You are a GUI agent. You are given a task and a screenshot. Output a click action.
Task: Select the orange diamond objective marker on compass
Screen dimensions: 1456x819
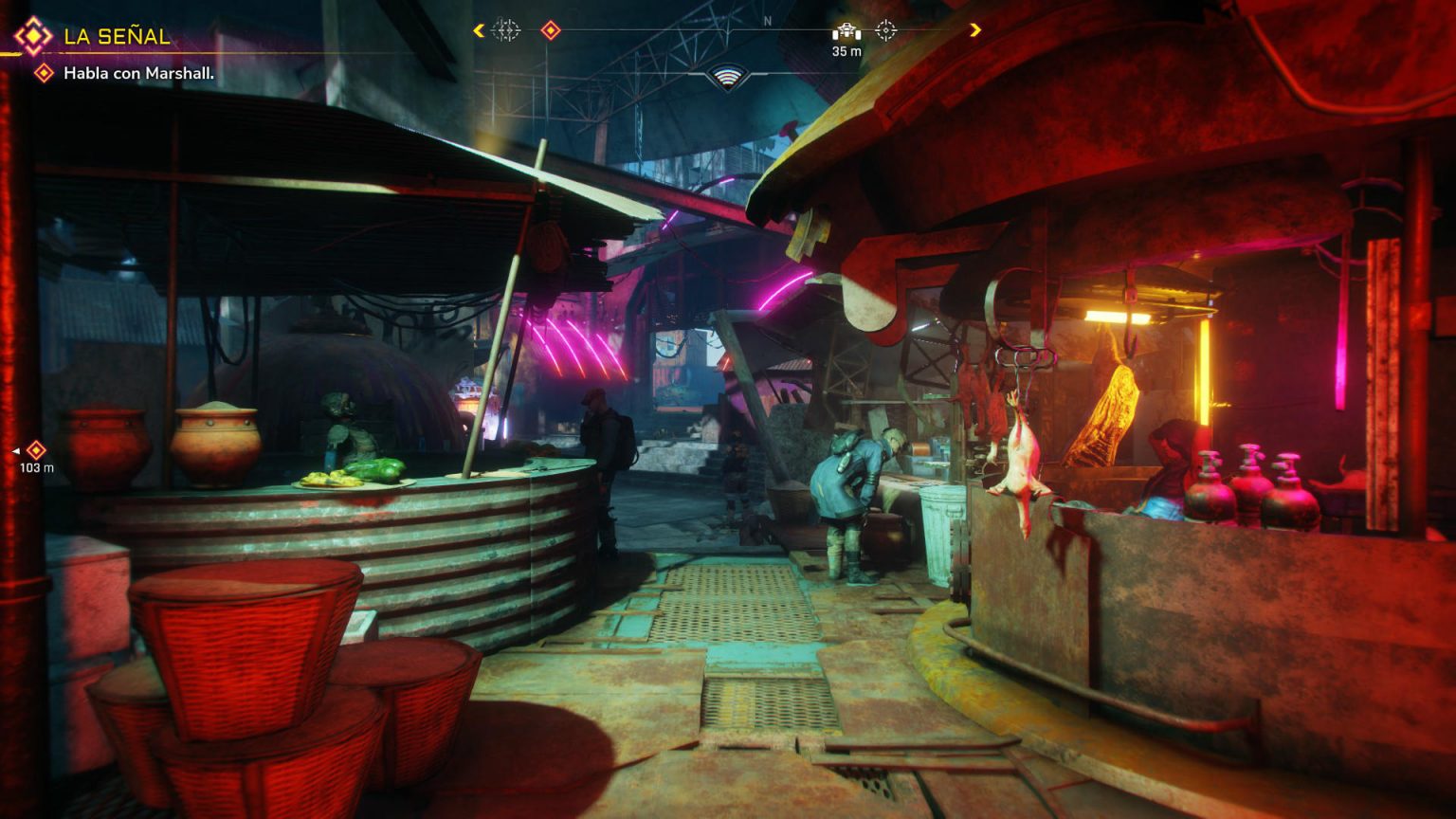tap(550, 31)
